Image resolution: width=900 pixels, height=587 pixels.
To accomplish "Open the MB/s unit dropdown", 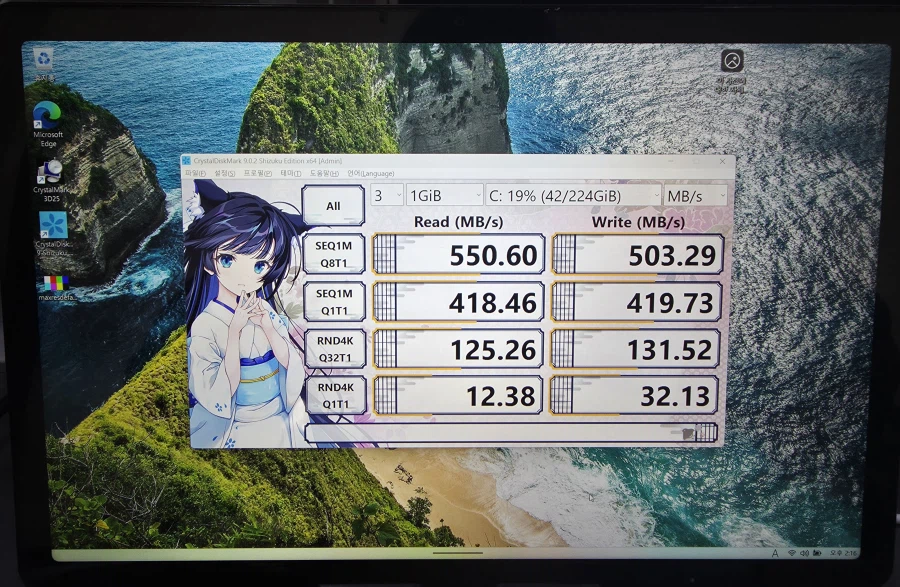I will point(695,195).
